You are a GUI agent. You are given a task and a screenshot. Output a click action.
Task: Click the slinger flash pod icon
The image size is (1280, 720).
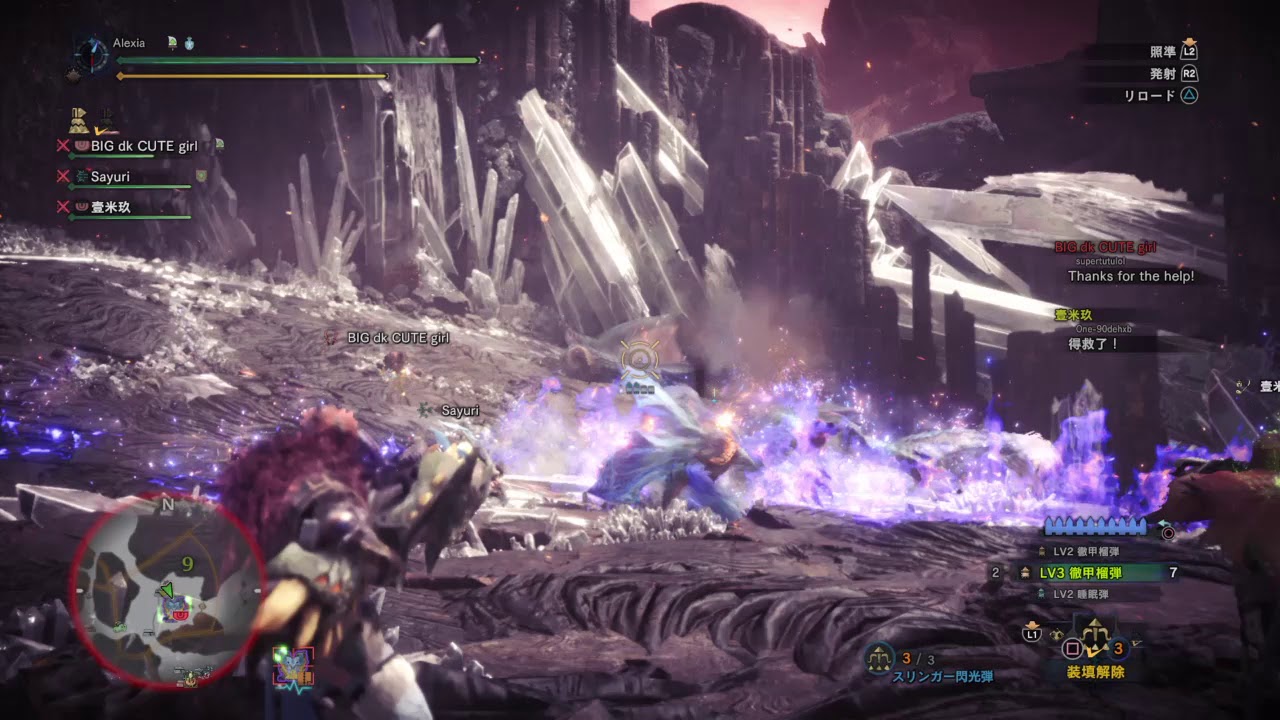point(880,658)
